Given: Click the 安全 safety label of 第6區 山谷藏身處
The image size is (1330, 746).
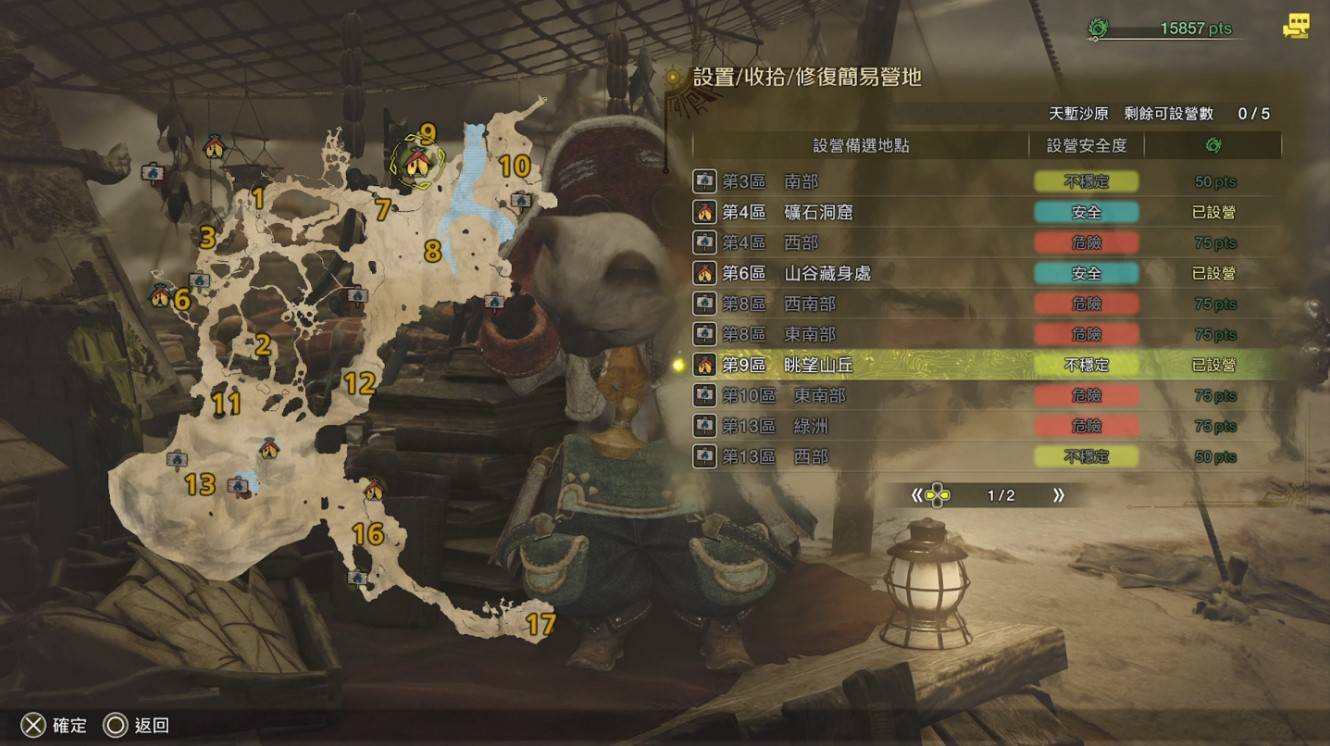Looking at the screenshot, I should (1085, 273).
